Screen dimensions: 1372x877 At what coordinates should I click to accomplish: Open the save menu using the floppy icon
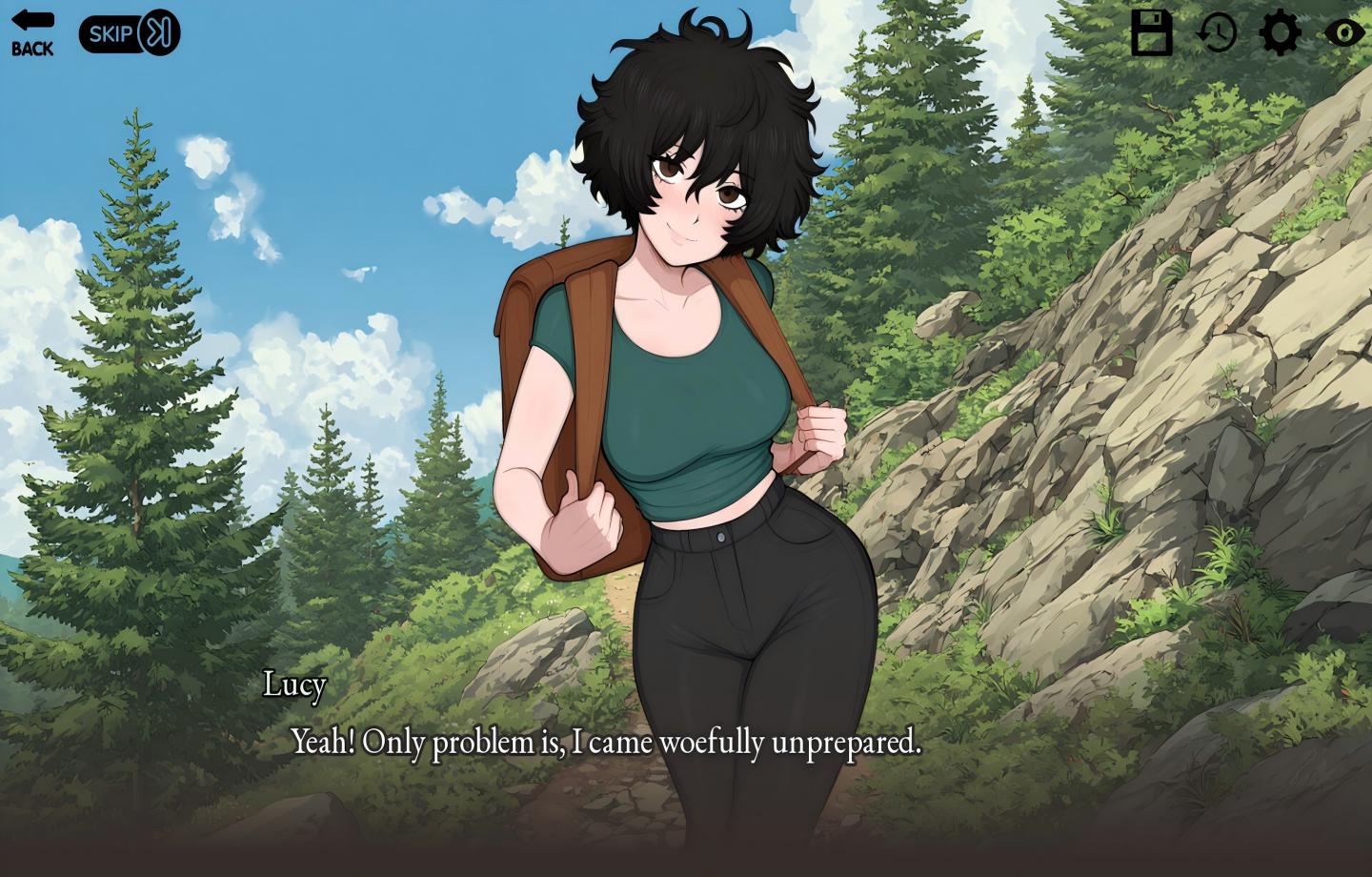coord(1152,31)
